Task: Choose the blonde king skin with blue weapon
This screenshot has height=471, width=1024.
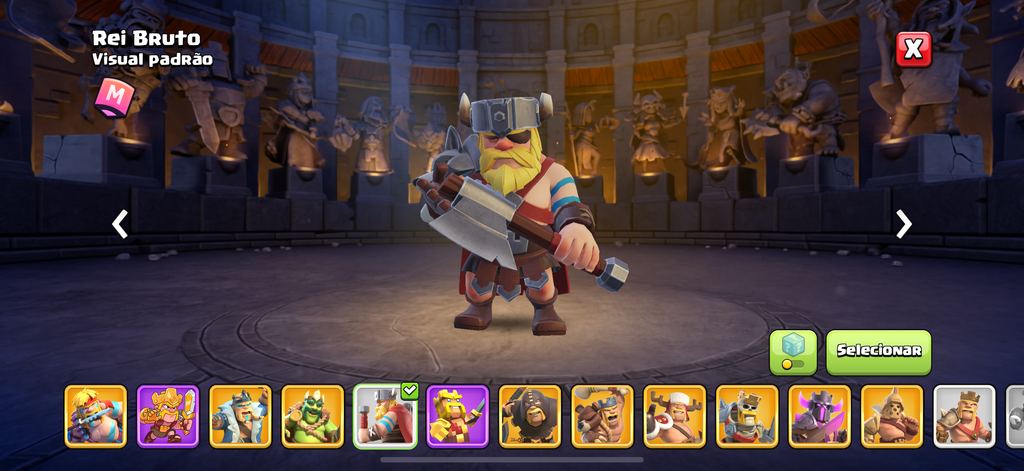Action: click(96, 414)
